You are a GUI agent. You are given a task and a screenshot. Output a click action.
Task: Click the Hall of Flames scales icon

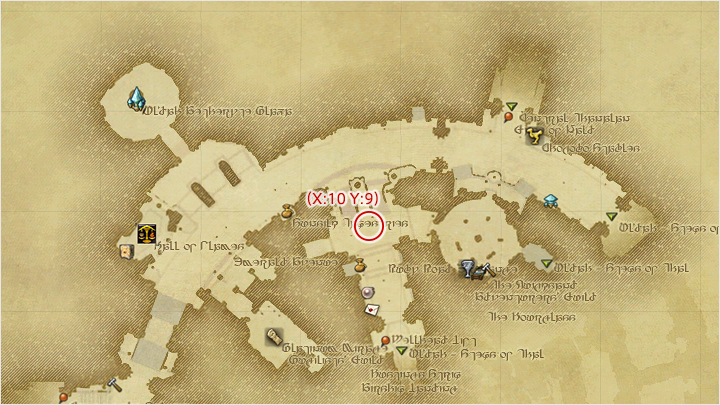tap(147, 233)
